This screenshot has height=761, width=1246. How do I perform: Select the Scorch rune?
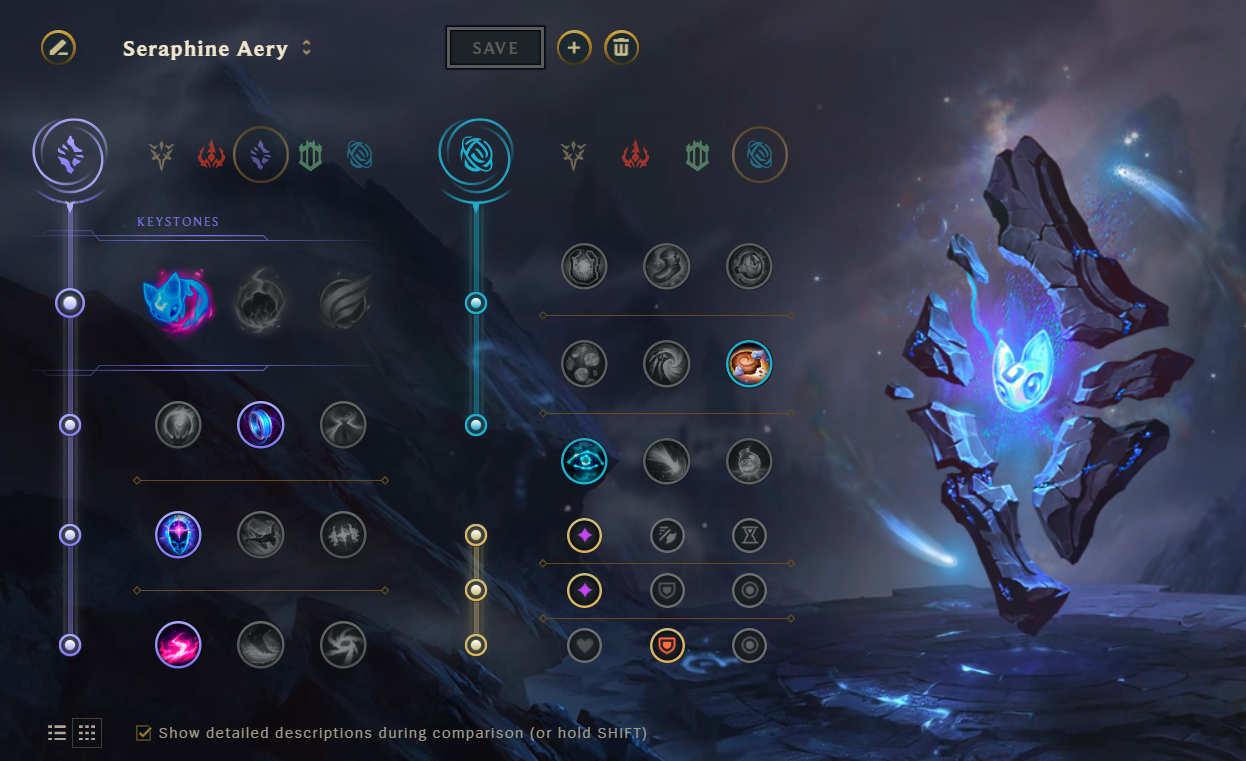click(x=178, y=645)
